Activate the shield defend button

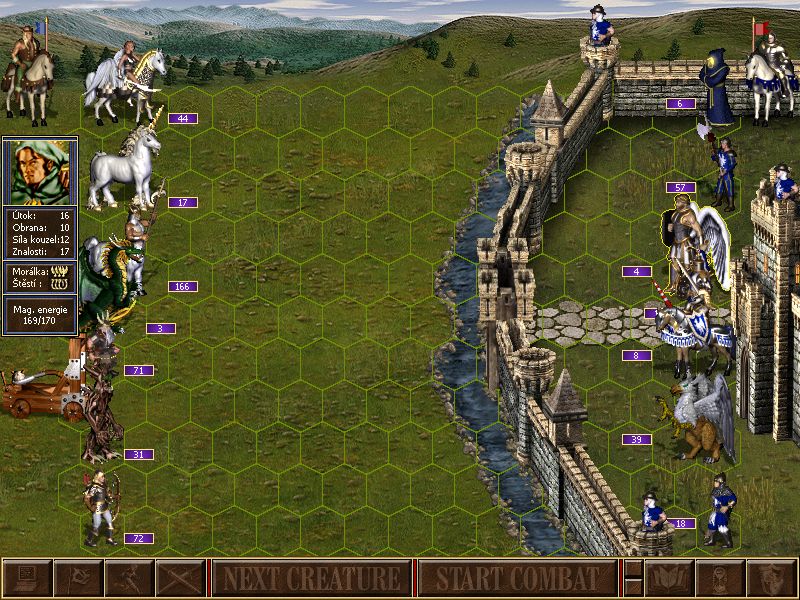point(770,578)
